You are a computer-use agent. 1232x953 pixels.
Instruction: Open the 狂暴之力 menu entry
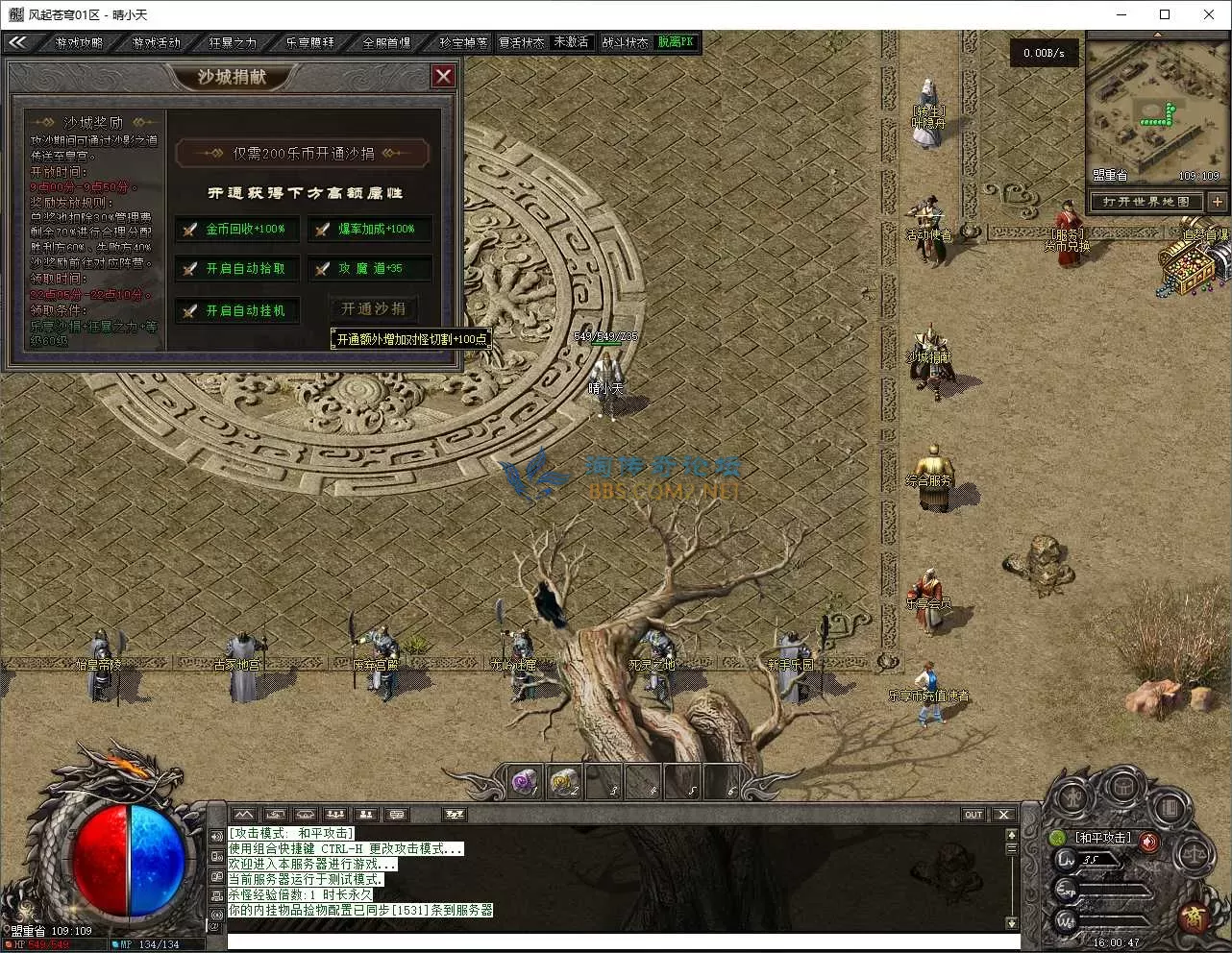tap(233, 43)
